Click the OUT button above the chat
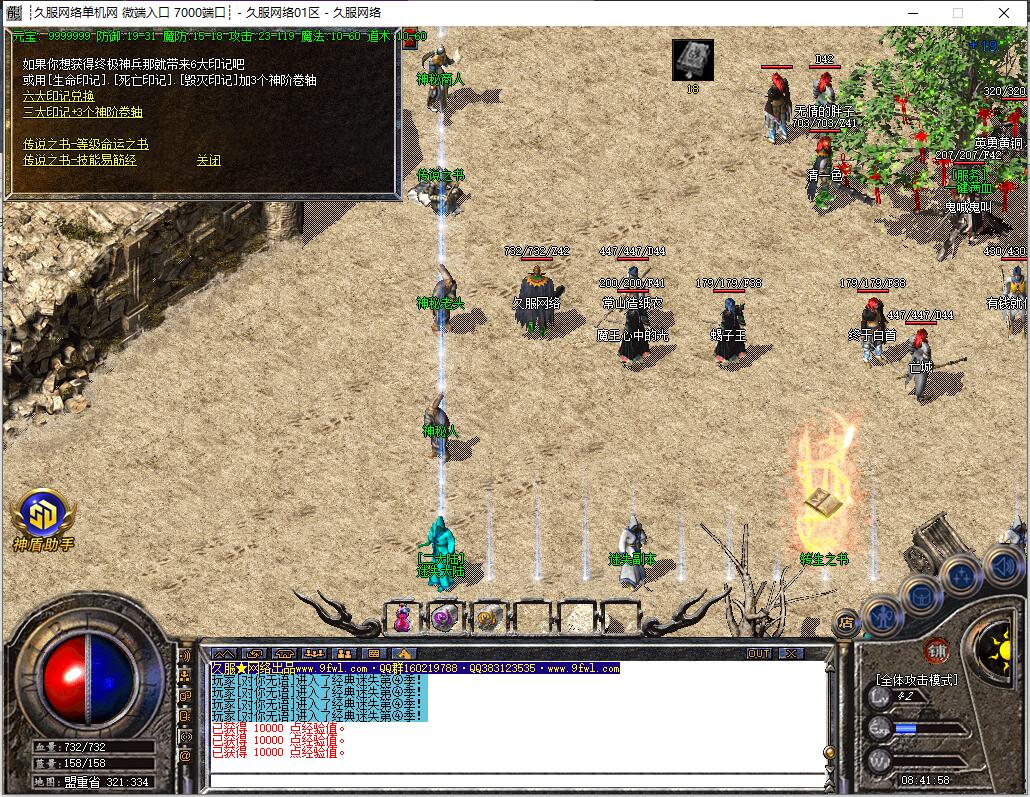Image resolution: width=1030 pixels, height=797 pixels. click(759, 653)
